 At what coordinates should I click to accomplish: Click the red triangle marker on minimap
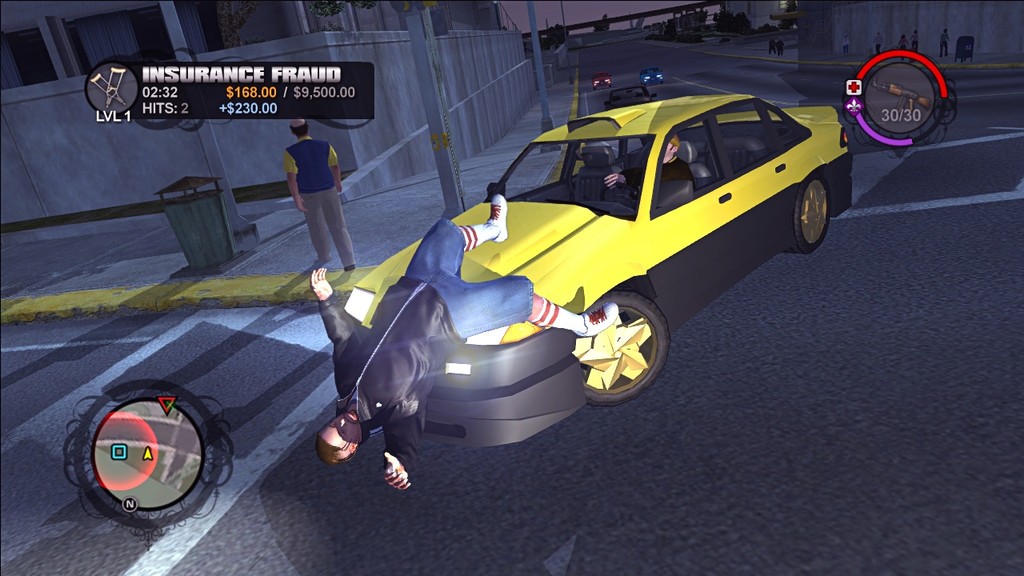click(167, 405)
